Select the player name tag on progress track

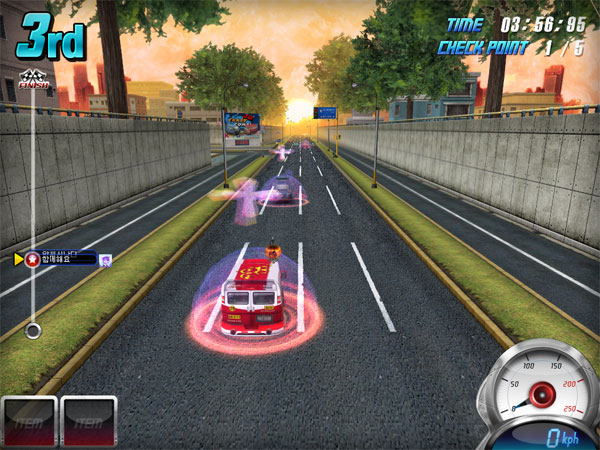click(x=60, y=259)
